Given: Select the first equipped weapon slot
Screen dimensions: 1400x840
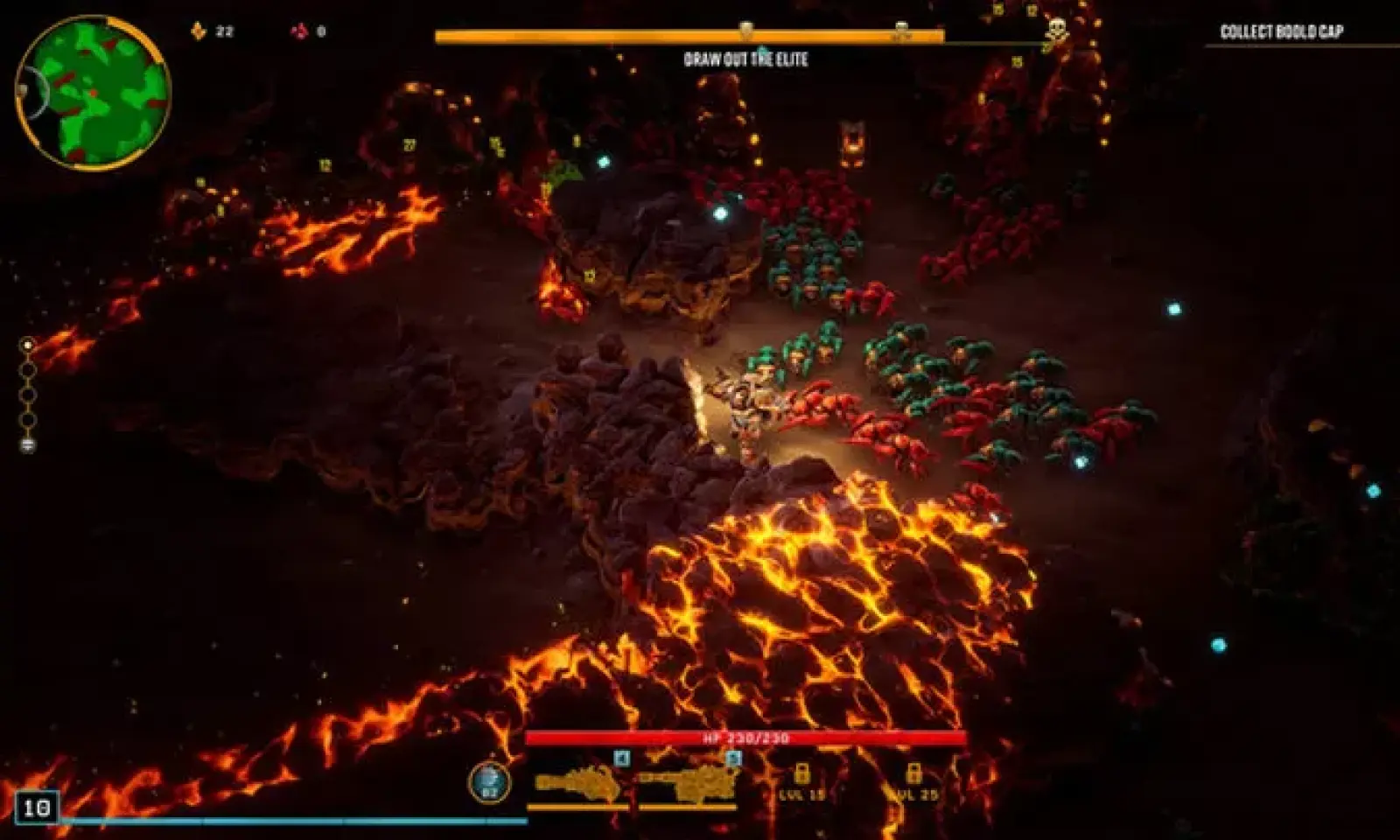Looking at the screenshot, I should (577, 785).
